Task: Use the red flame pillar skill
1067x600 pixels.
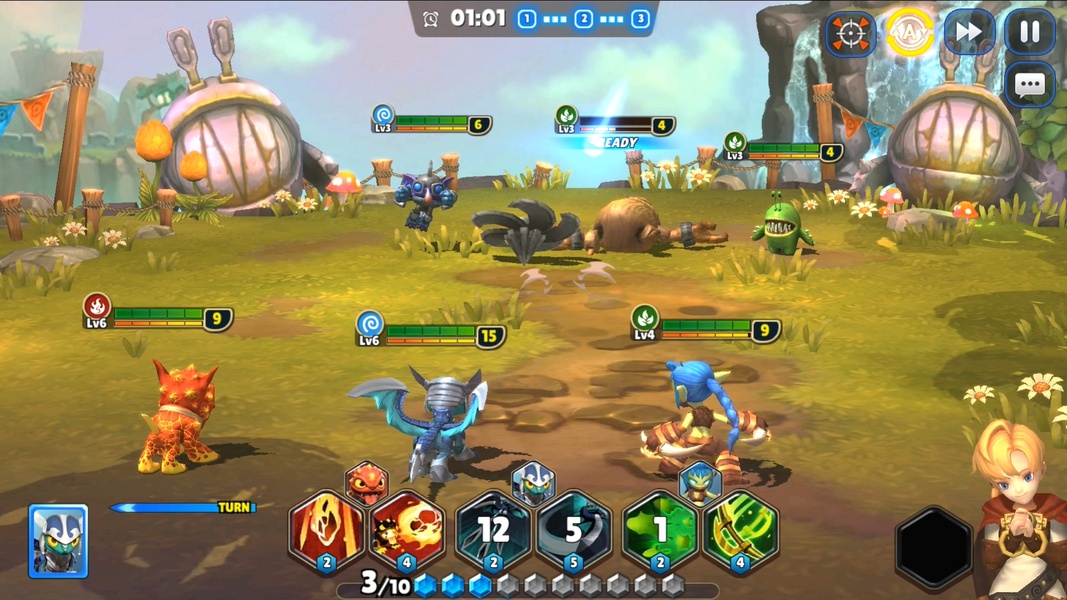Action: [x=326, y=531]
